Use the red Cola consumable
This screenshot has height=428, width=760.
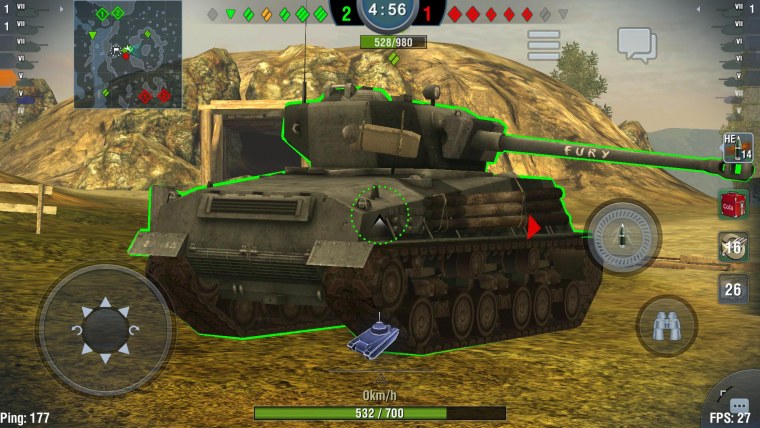[x=733, y=204]
